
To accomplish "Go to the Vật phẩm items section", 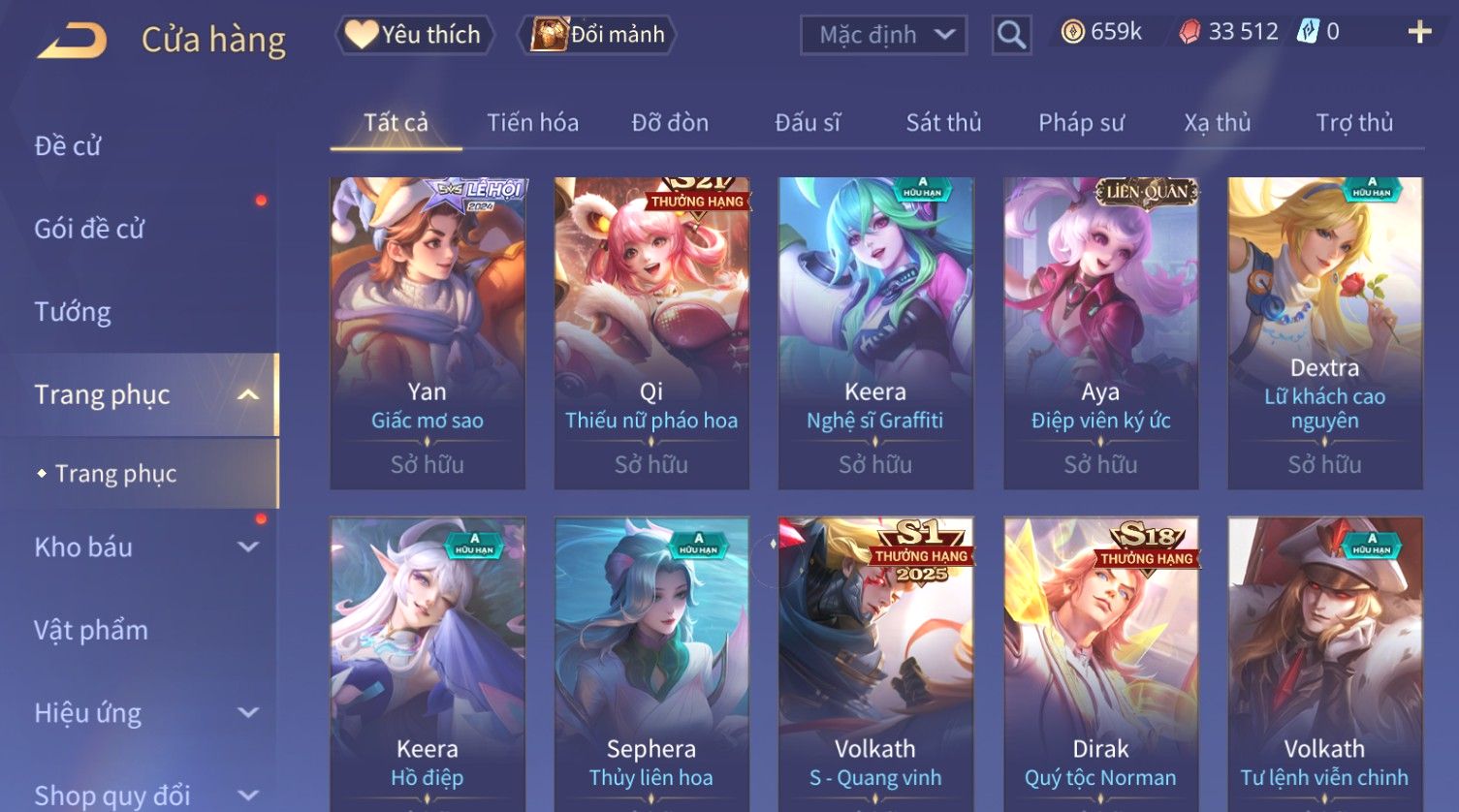I will click(91, 631).
